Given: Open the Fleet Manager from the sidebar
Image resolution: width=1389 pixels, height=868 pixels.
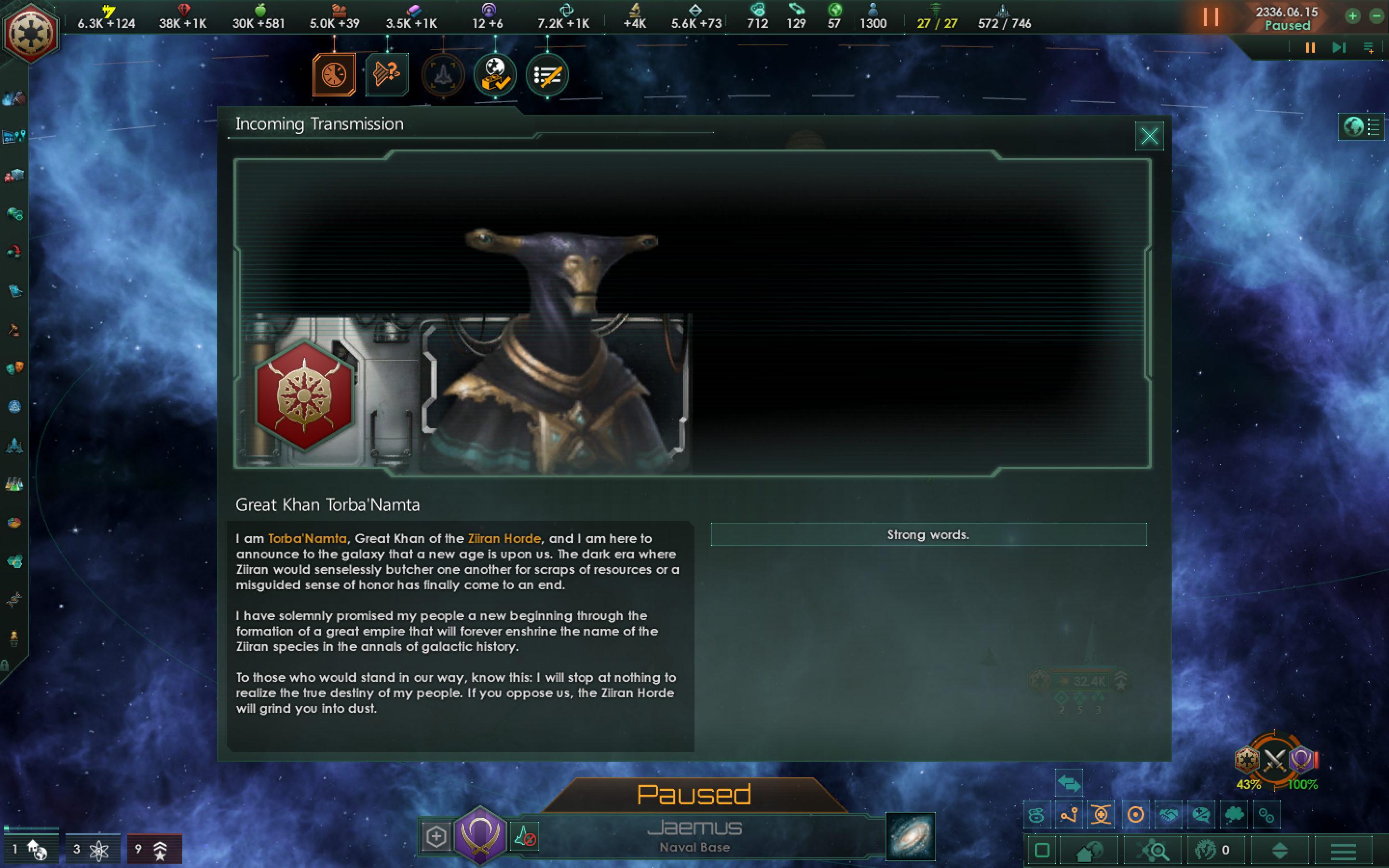Looking at the screenshot, I should point(14,445).
